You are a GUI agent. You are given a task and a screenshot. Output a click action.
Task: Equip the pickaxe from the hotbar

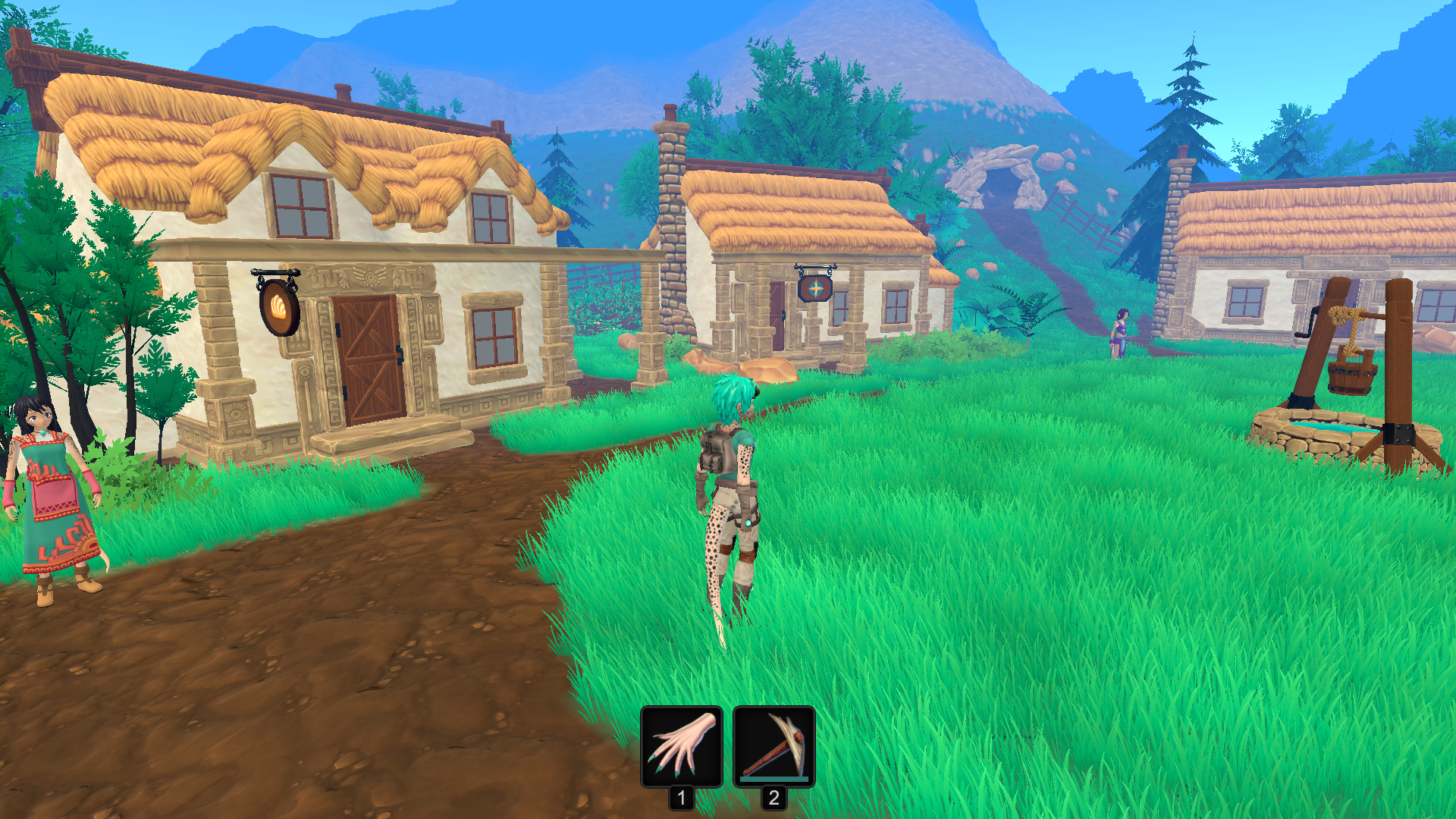pos(773,747)
